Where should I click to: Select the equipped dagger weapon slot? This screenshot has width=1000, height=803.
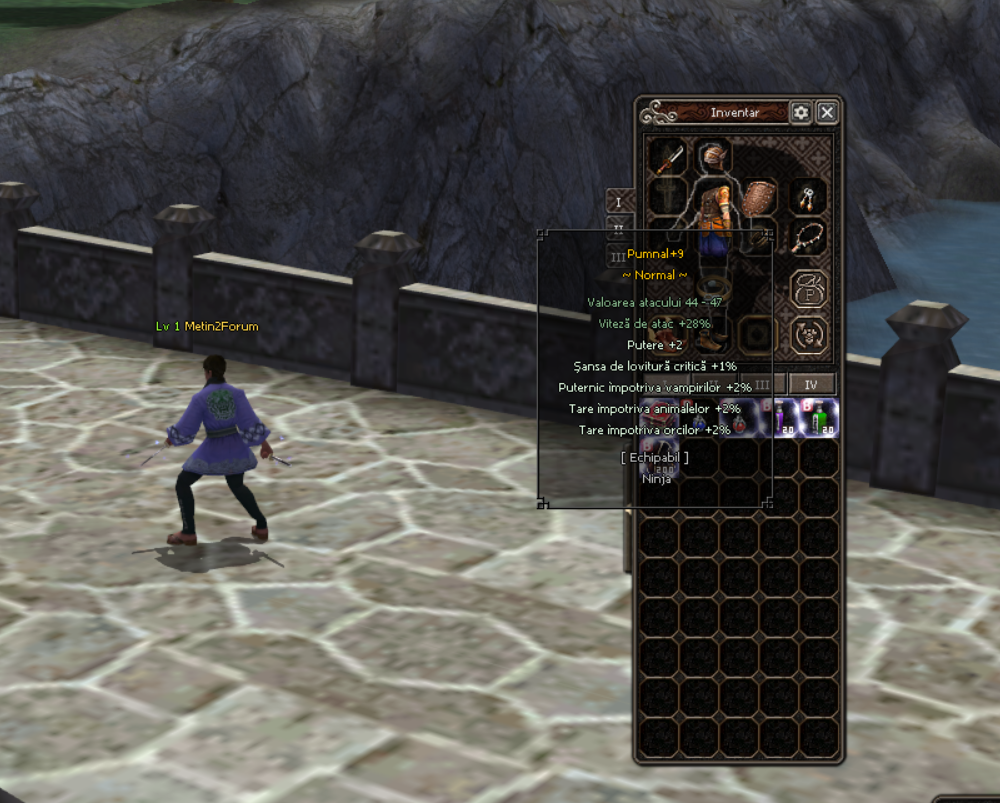coord(667,159)
